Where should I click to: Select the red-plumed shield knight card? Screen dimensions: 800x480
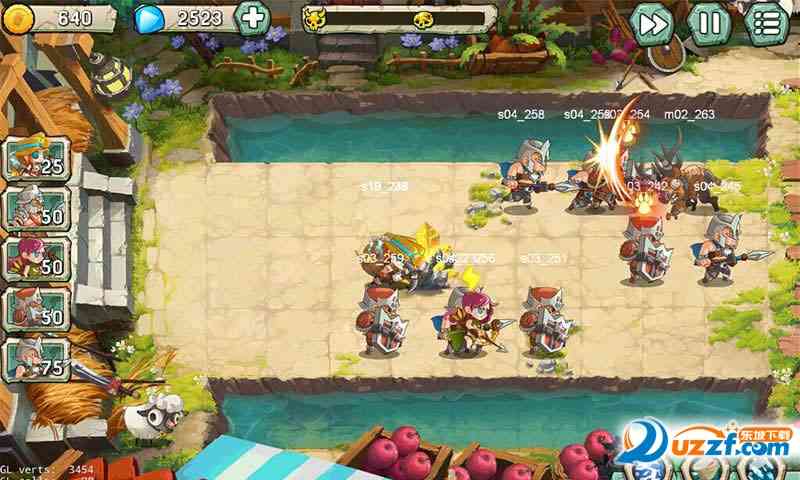[36, 308]
